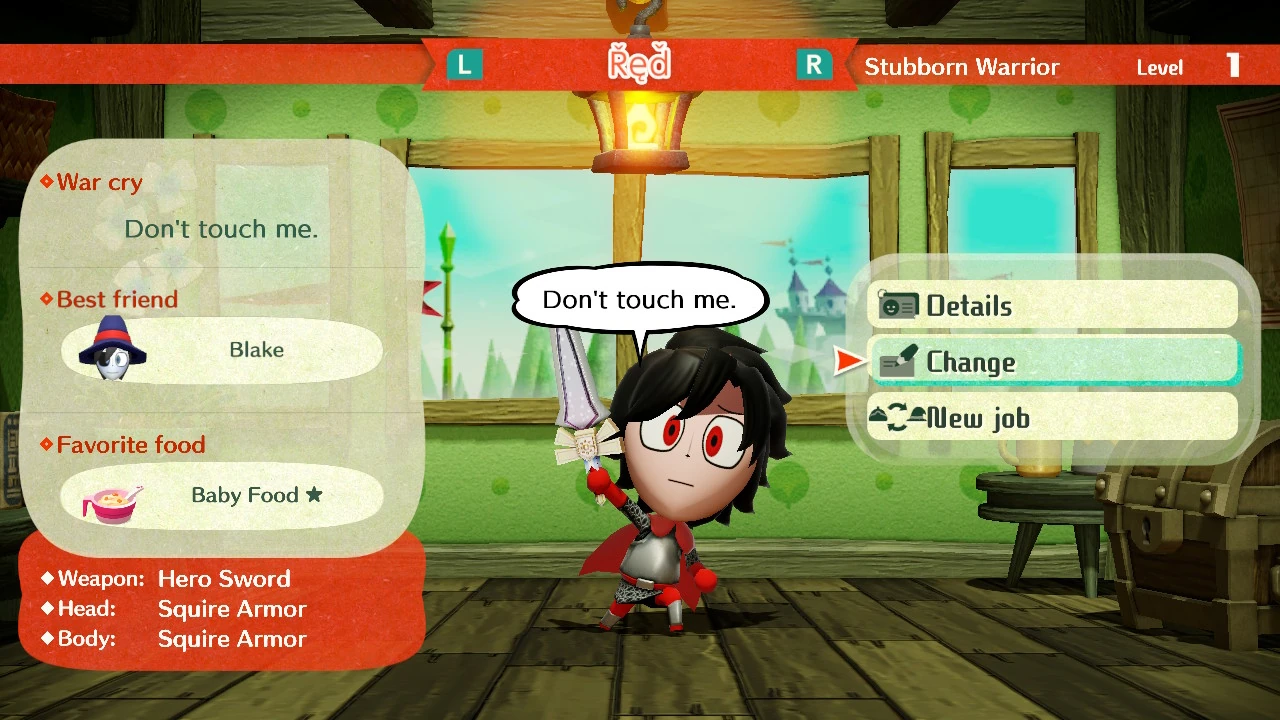Click the red selection arrow pointing at Change
This screenshot has height=720, width=1280.
(x=849, y=361)
